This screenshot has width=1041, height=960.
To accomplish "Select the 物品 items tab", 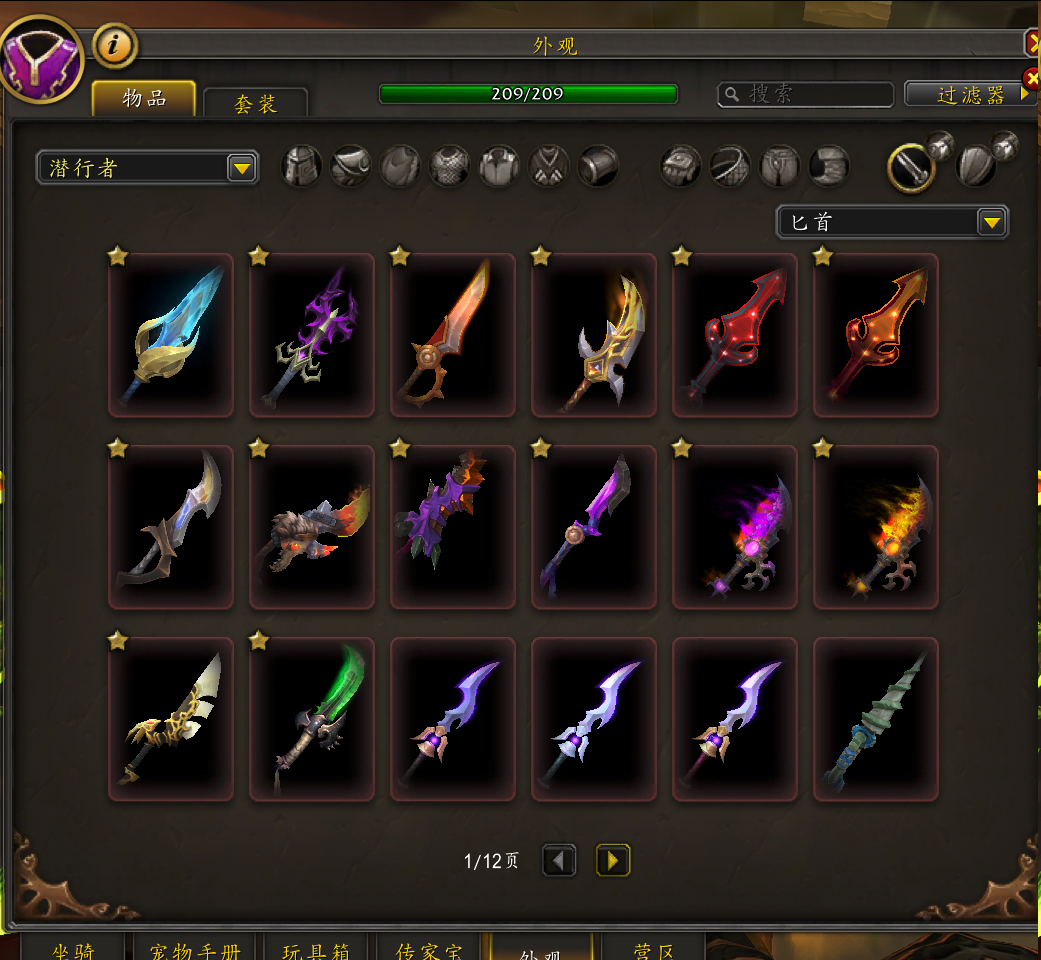I will [x=143, y=98].
